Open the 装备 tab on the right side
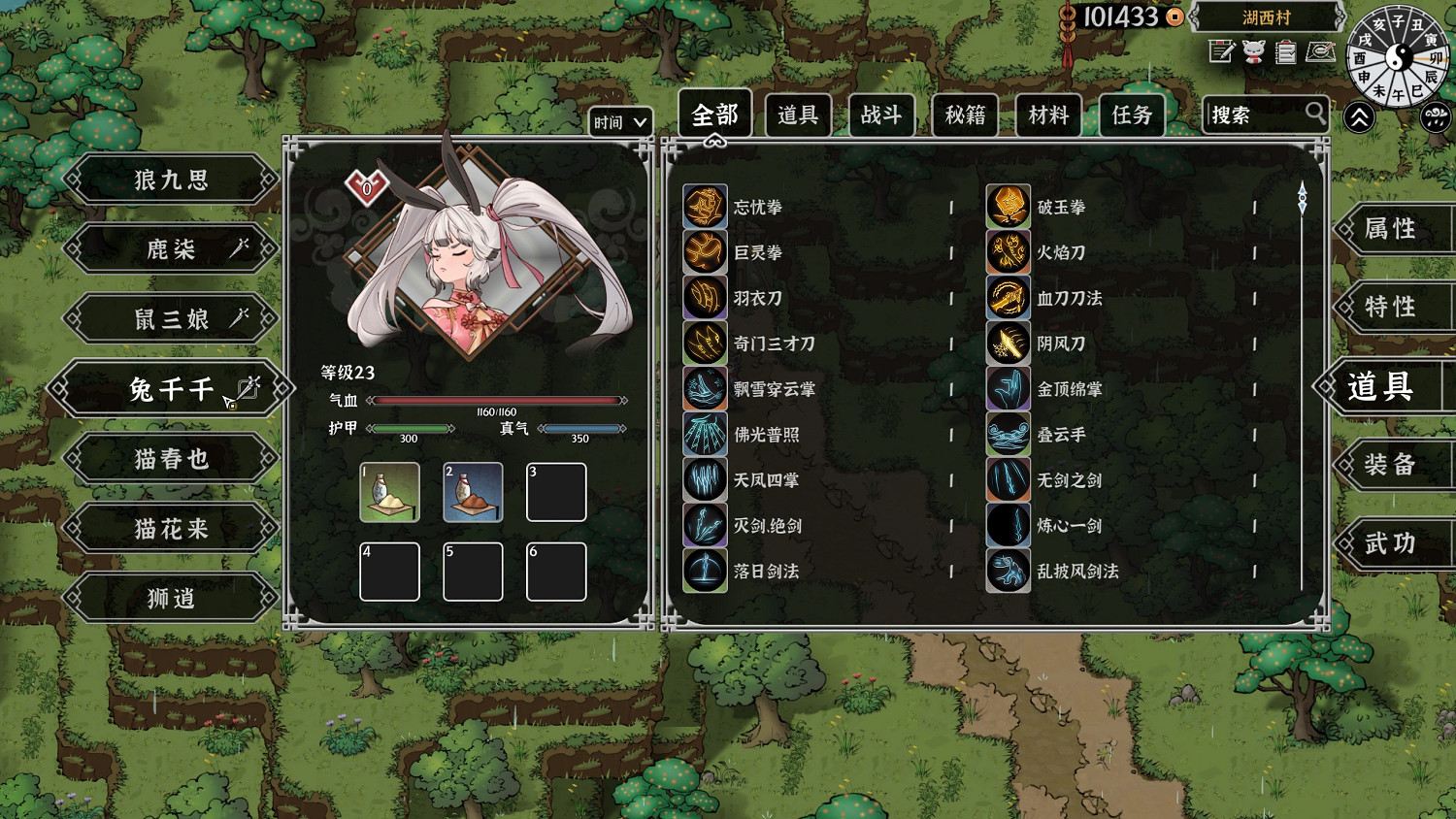Viewport: 1456px width, 819px height. pos(1394,465)
